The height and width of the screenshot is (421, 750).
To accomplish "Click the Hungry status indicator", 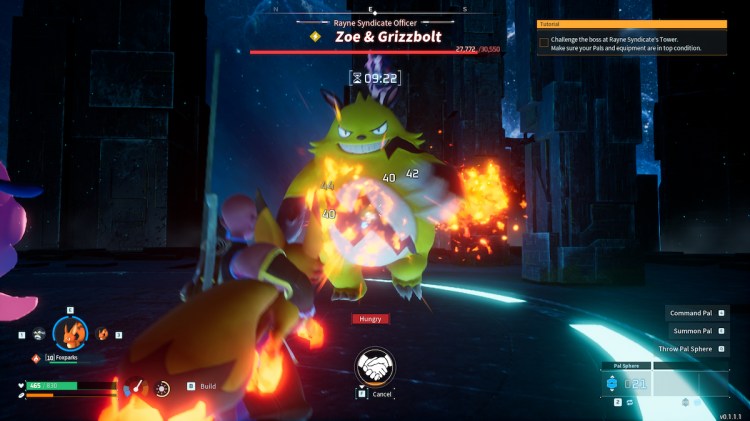I will (370, 319).
